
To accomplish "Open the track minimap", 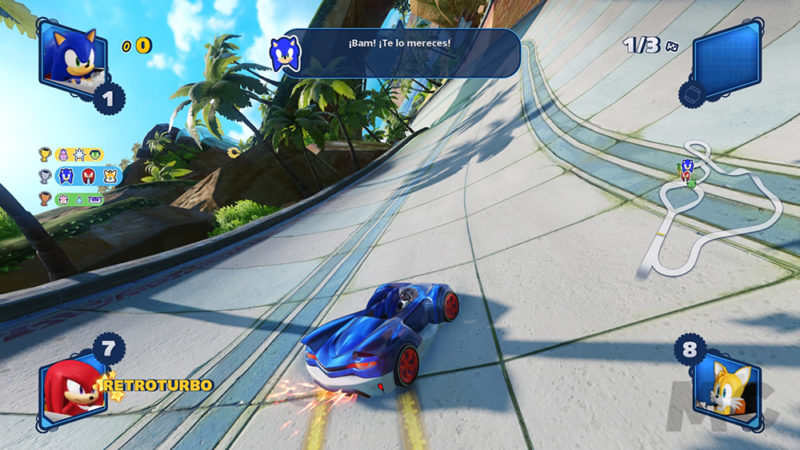I will click(x=712, y=212).
